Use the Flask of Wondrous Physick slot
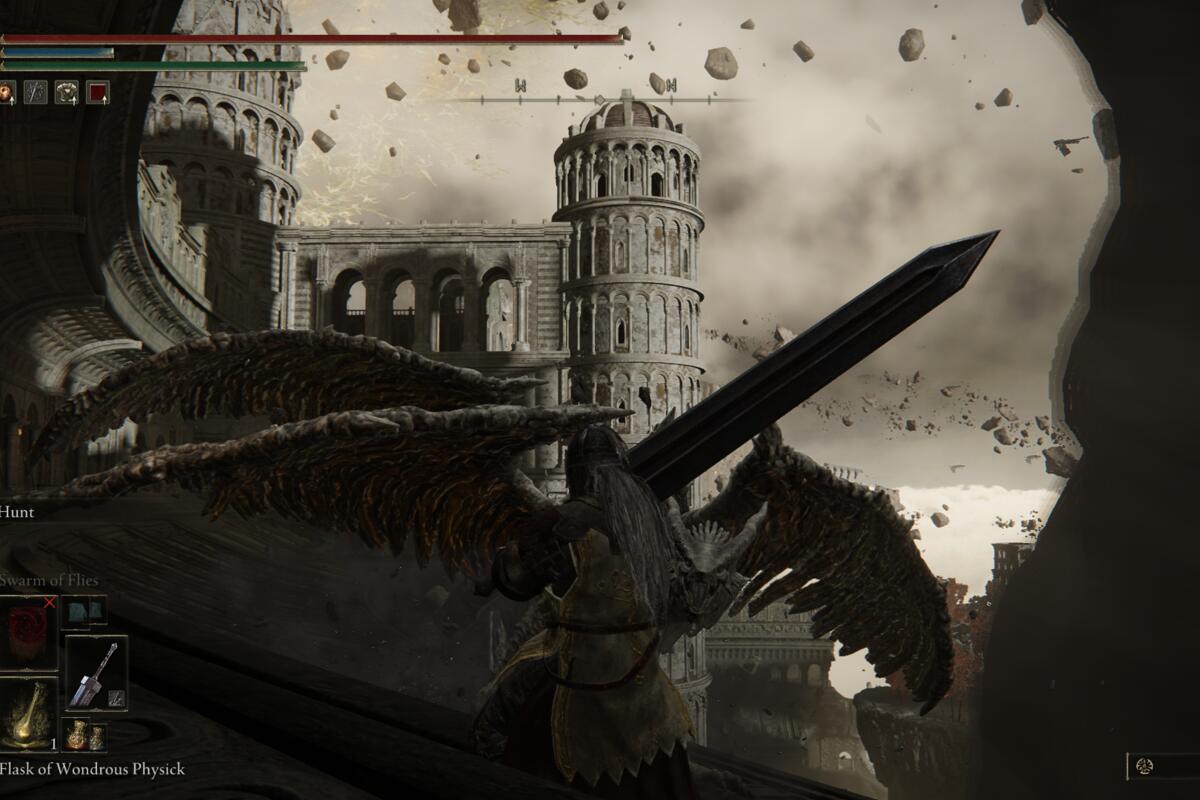The image size is (1200, 800). (28, 714)
